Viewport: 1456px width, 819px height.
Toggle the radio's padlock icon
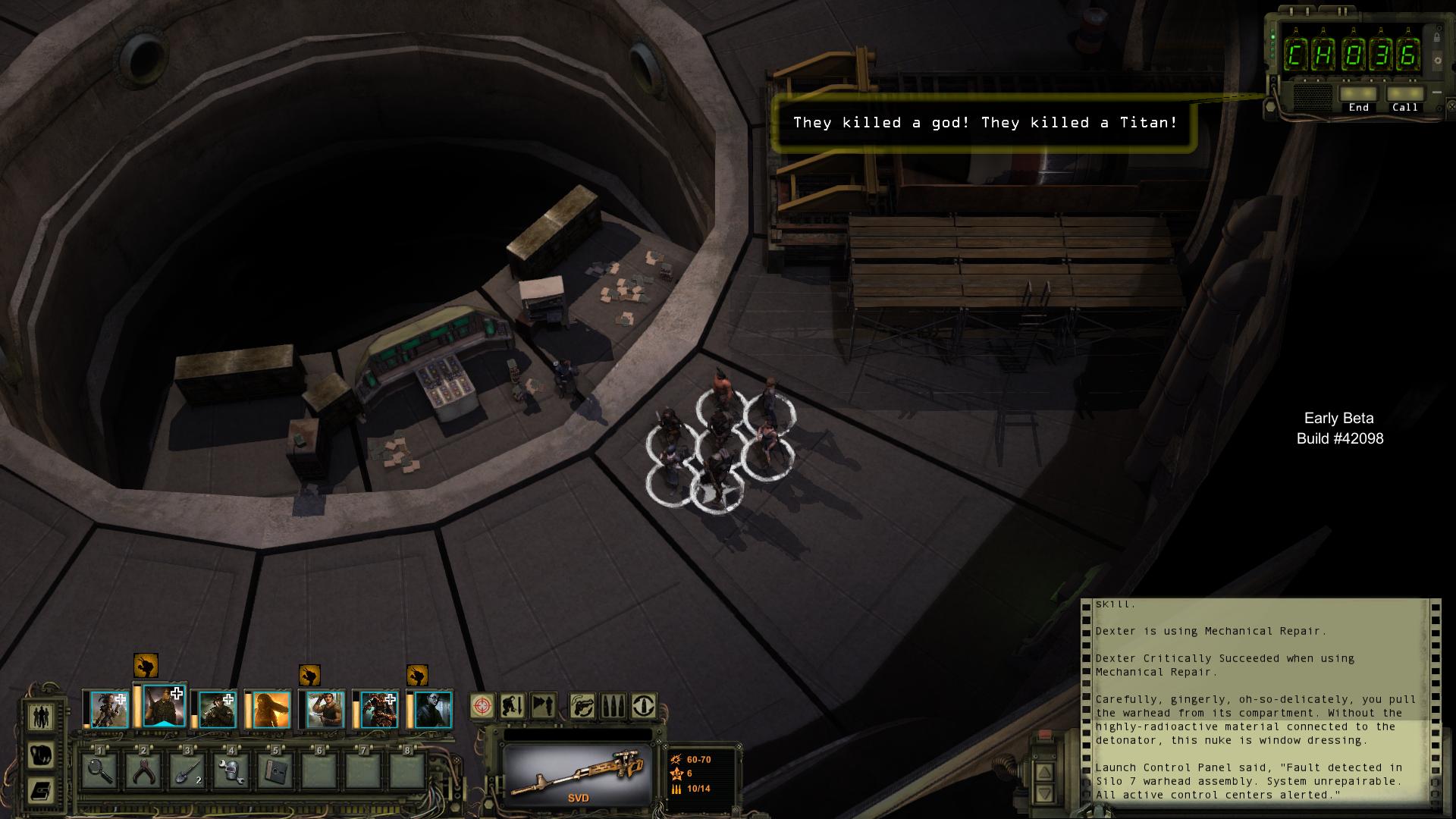coord(1436,37)
